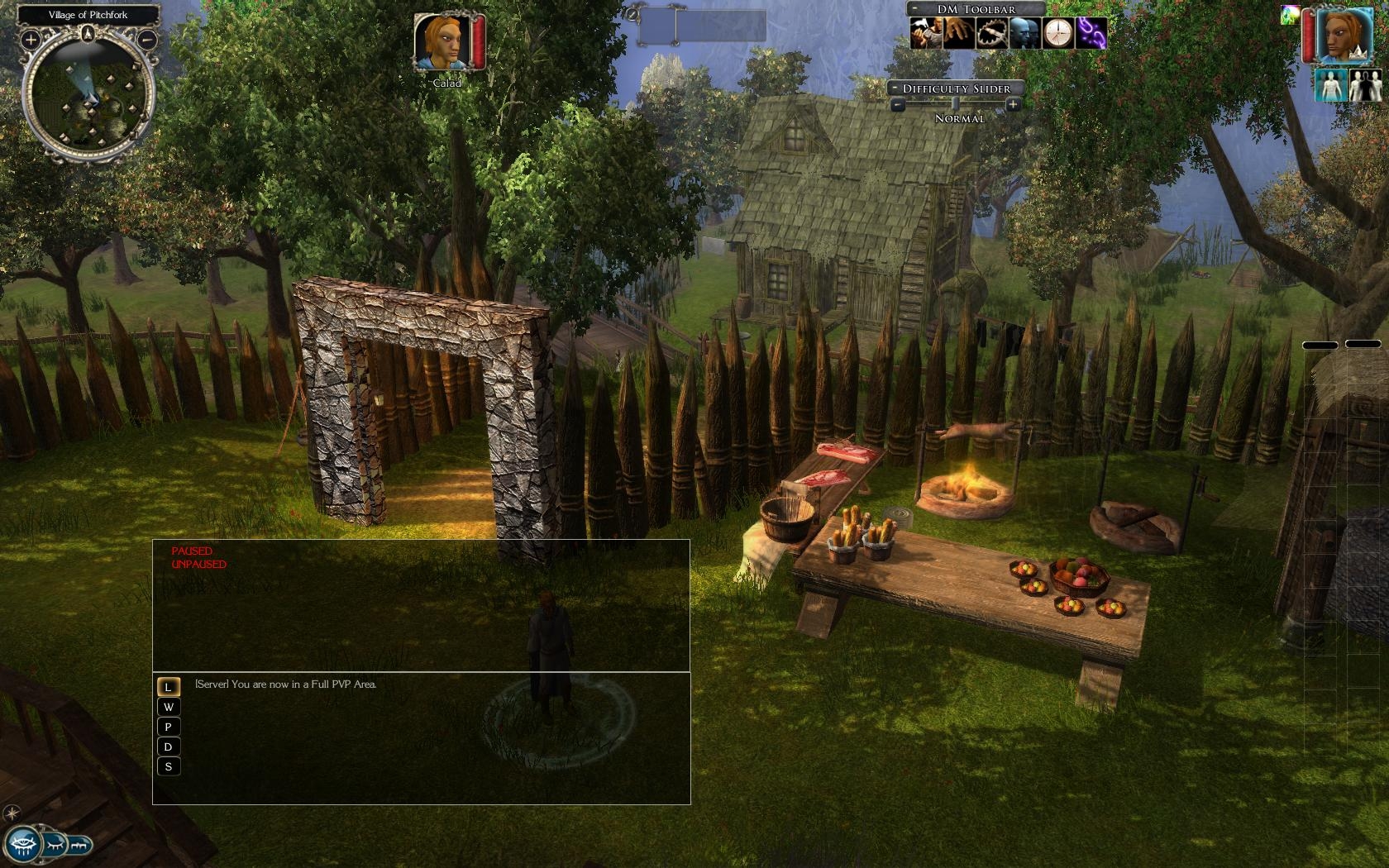Zoom out the minimap with minus button

[x=148, y=39]
